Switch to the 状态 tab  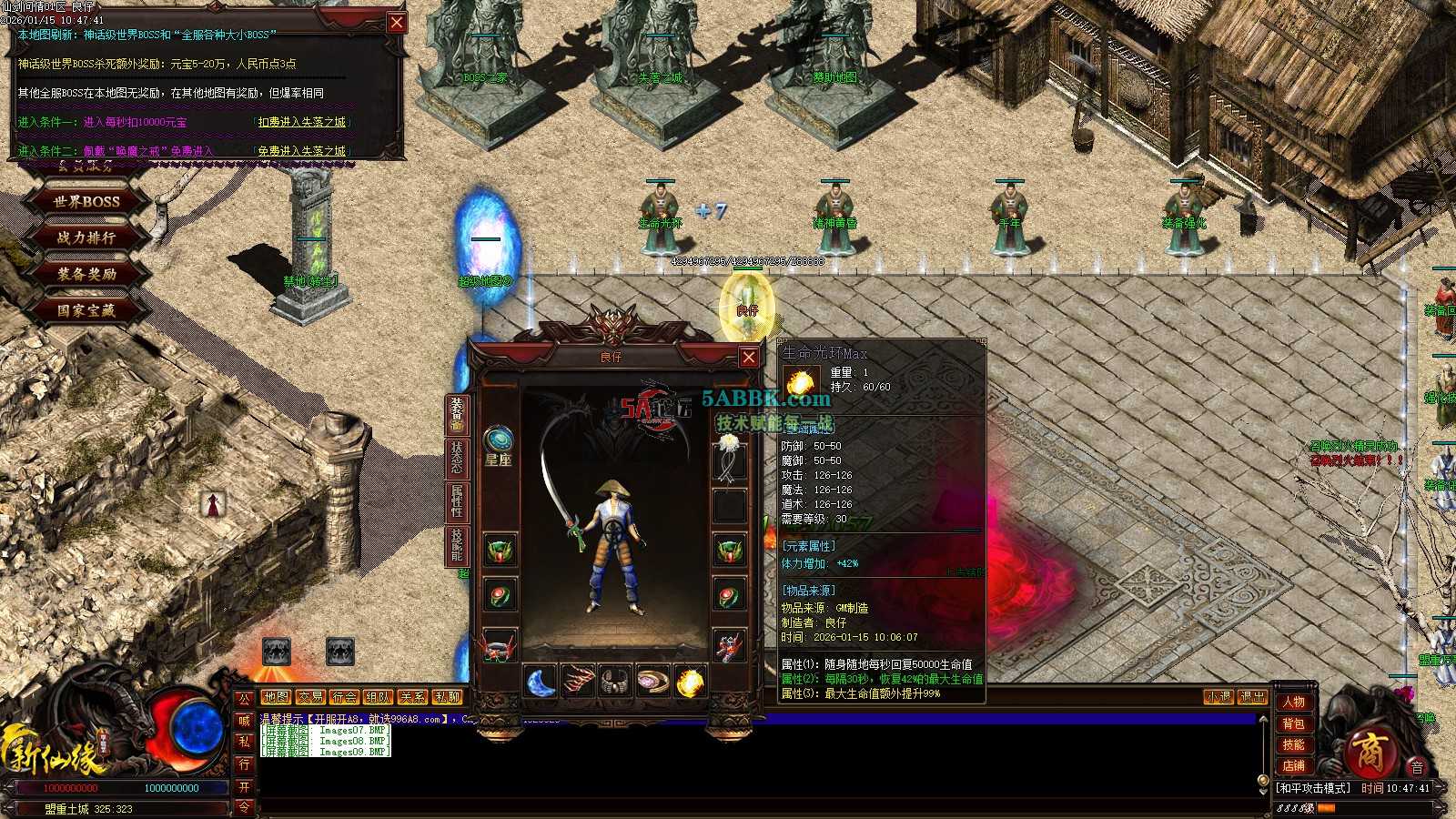pyautogui.click(x=456, y=458)
